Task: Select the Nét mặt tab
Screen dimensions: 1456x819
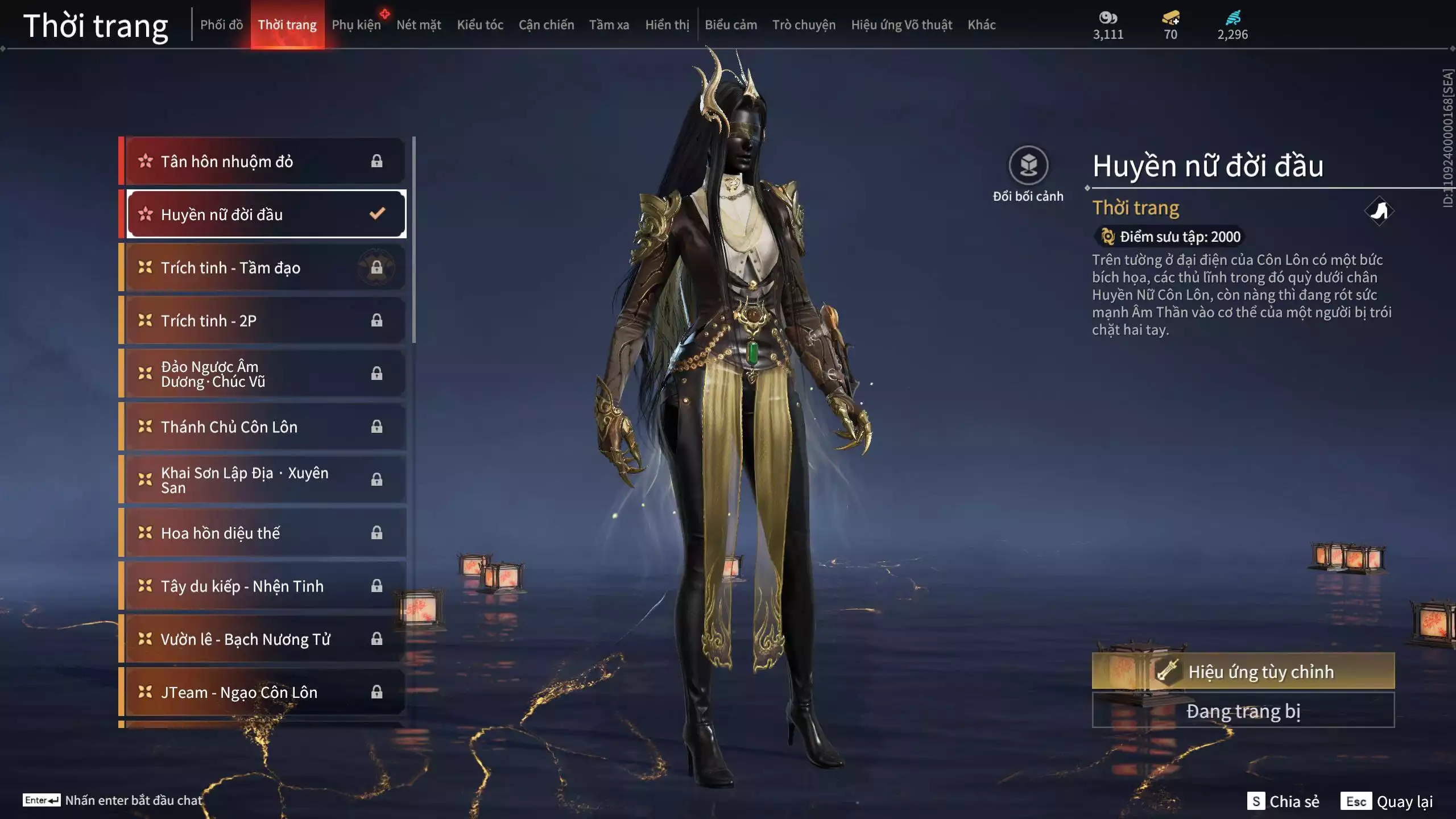Action: coord(419,25)
